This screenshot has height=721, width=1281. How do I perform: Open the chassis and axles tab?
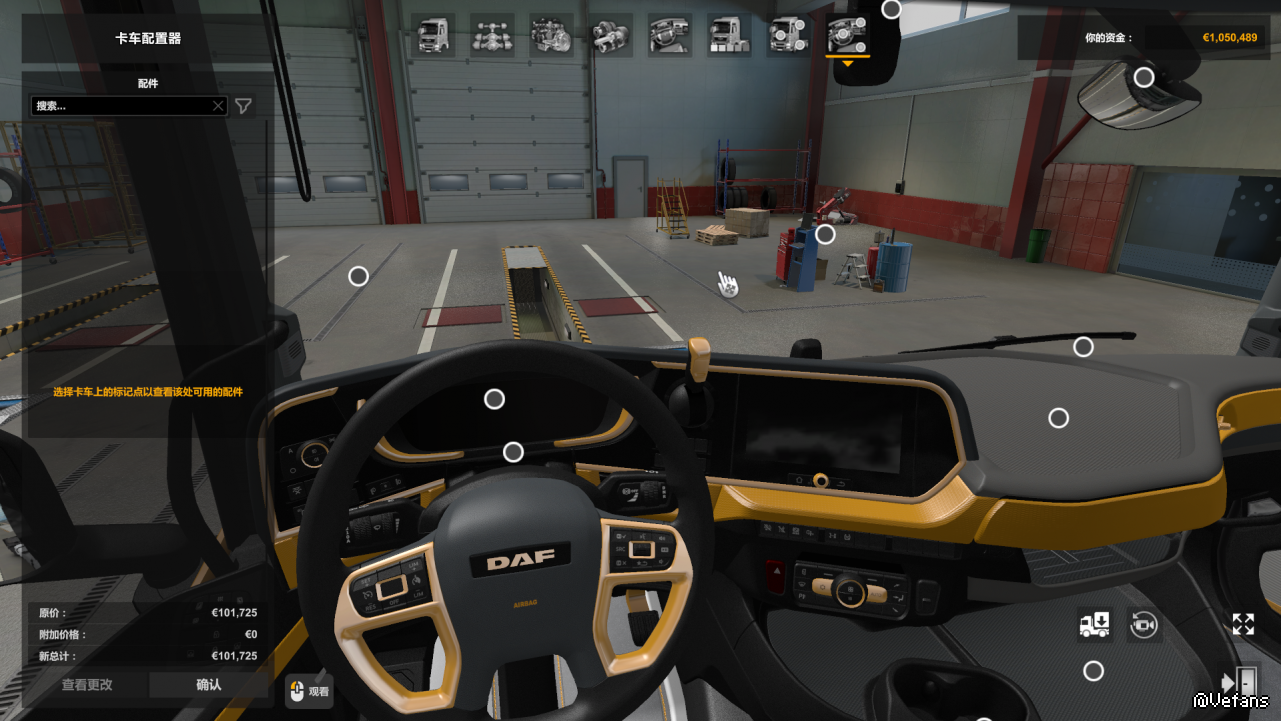pyautogui.click(x=492, y=35)
